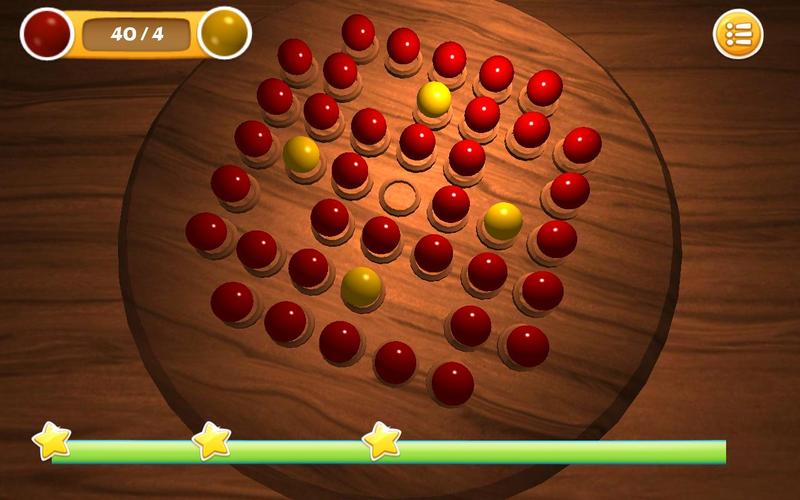Choose the rightmost yellow marble on the board
The height and width of the screenshot is (500, 800).
pos(503,221)
